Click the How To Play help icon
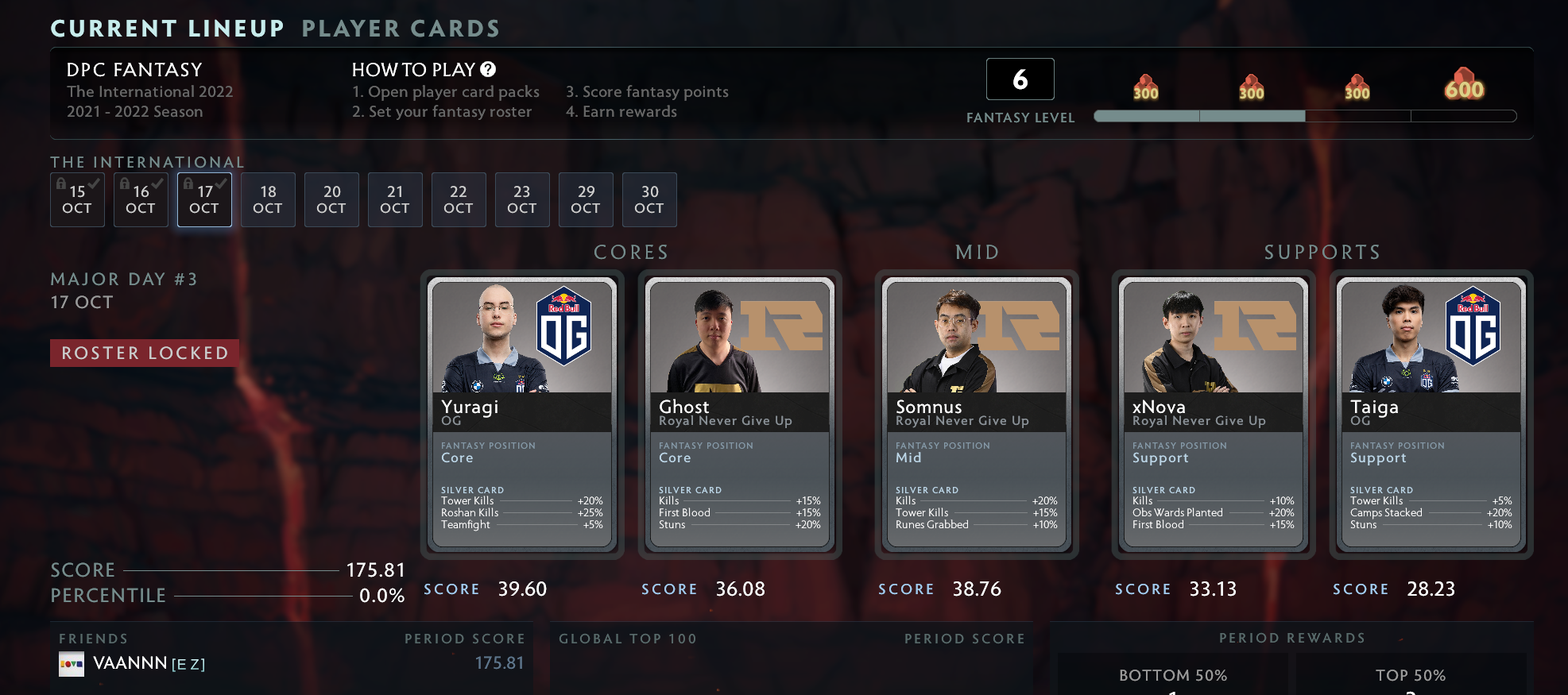Viewport: 1568px width, 695px height. (x=488, y=70)
